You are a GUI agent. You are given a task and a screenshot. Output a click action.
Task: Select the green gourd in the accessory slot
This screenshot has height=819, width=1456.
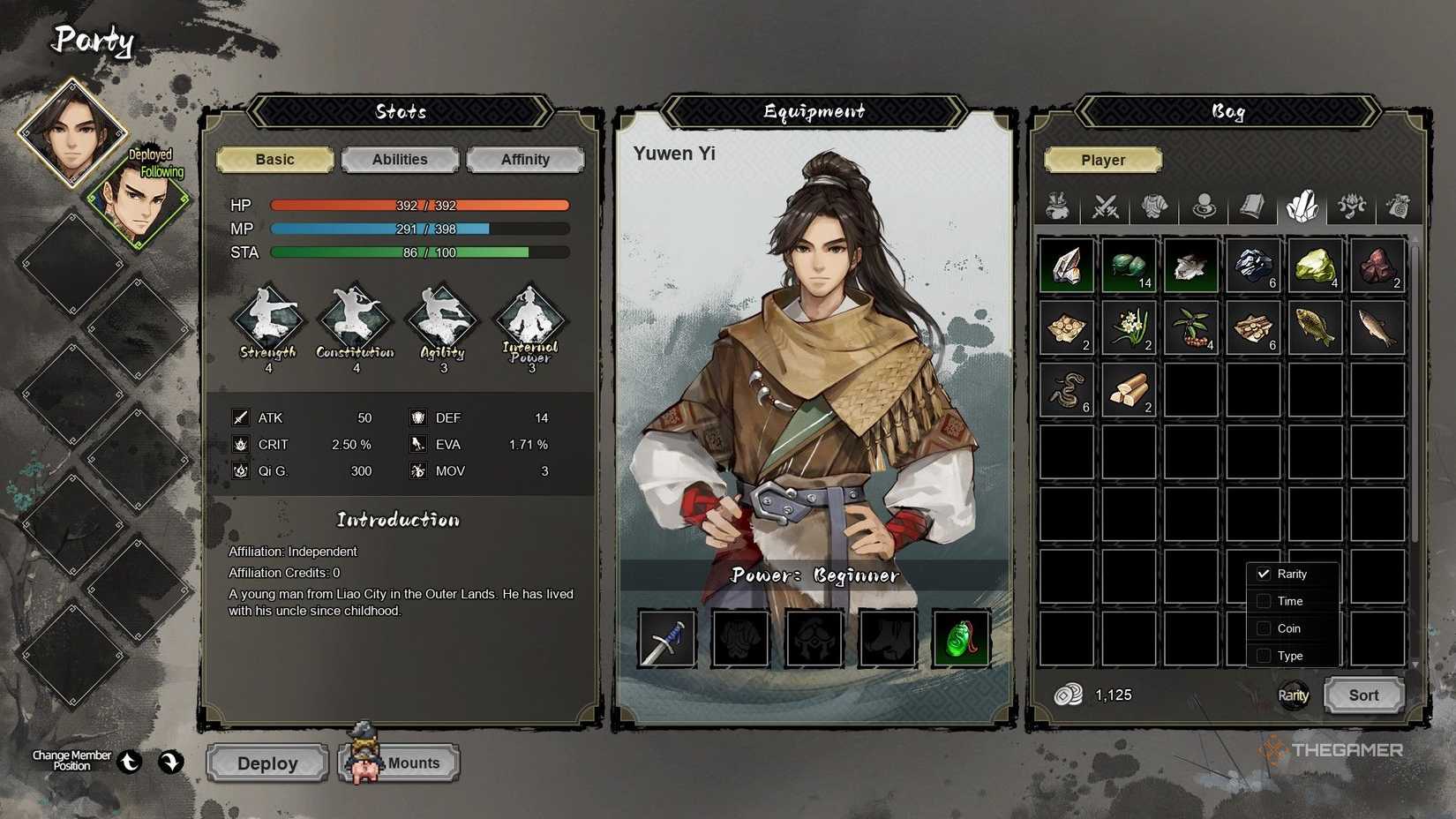point(961,639)
